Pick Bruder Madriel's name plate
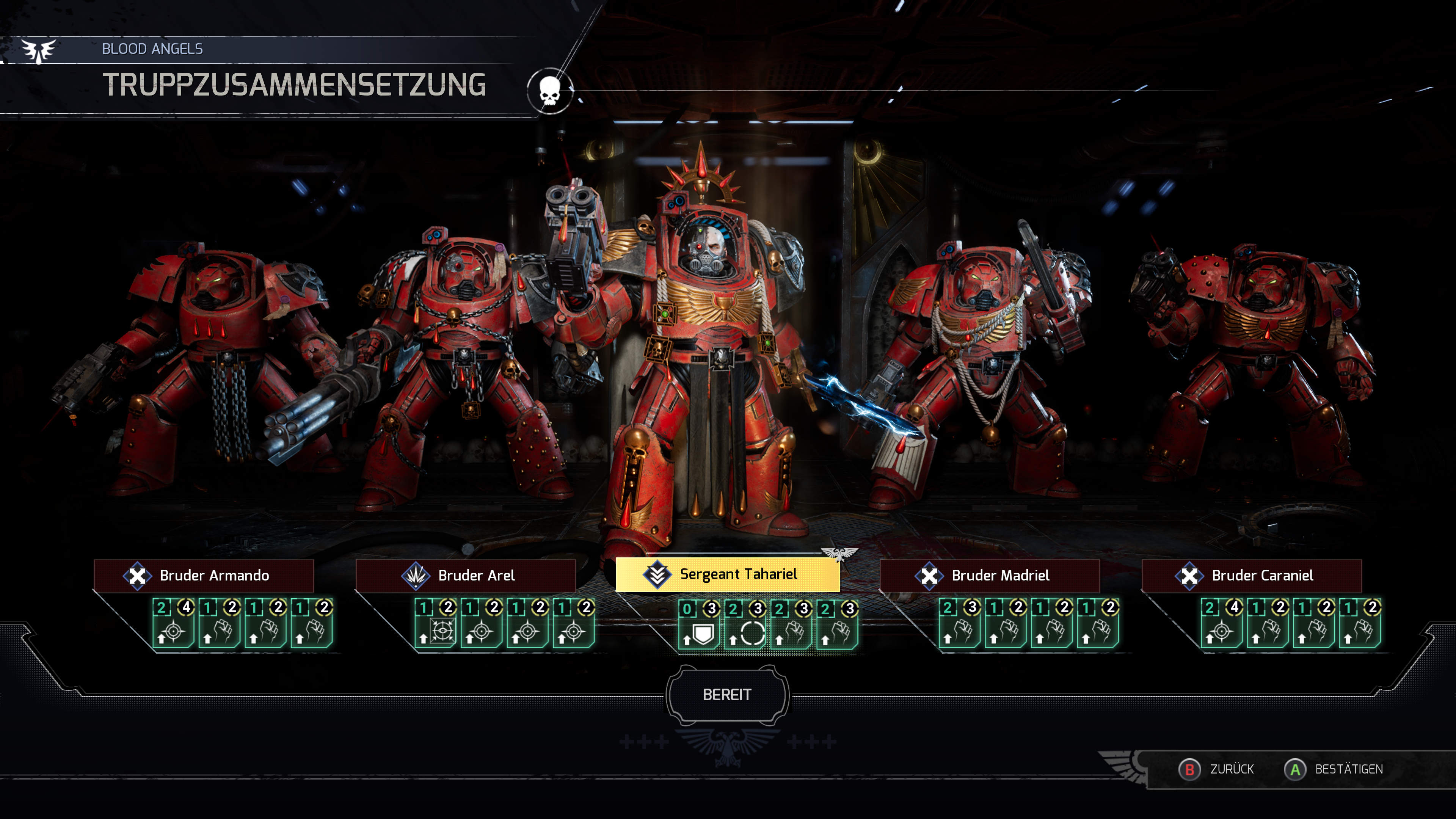 pyautogui.click(x=990, y=576)
